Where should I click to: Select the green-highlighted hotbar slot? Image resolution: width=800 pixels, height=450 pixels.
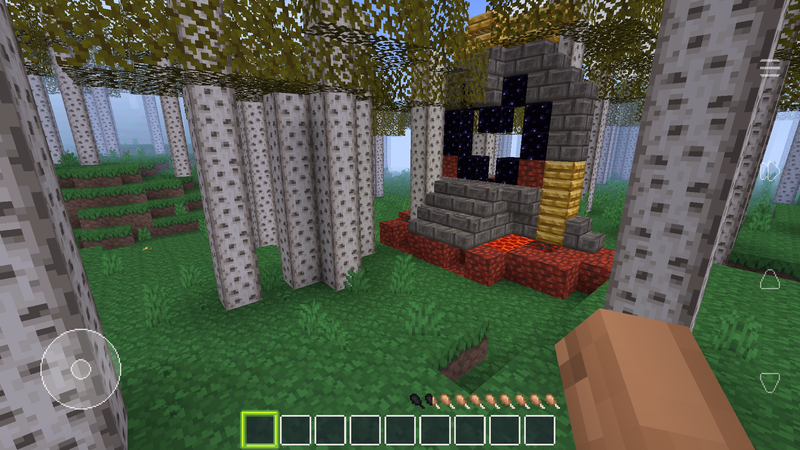260,430
